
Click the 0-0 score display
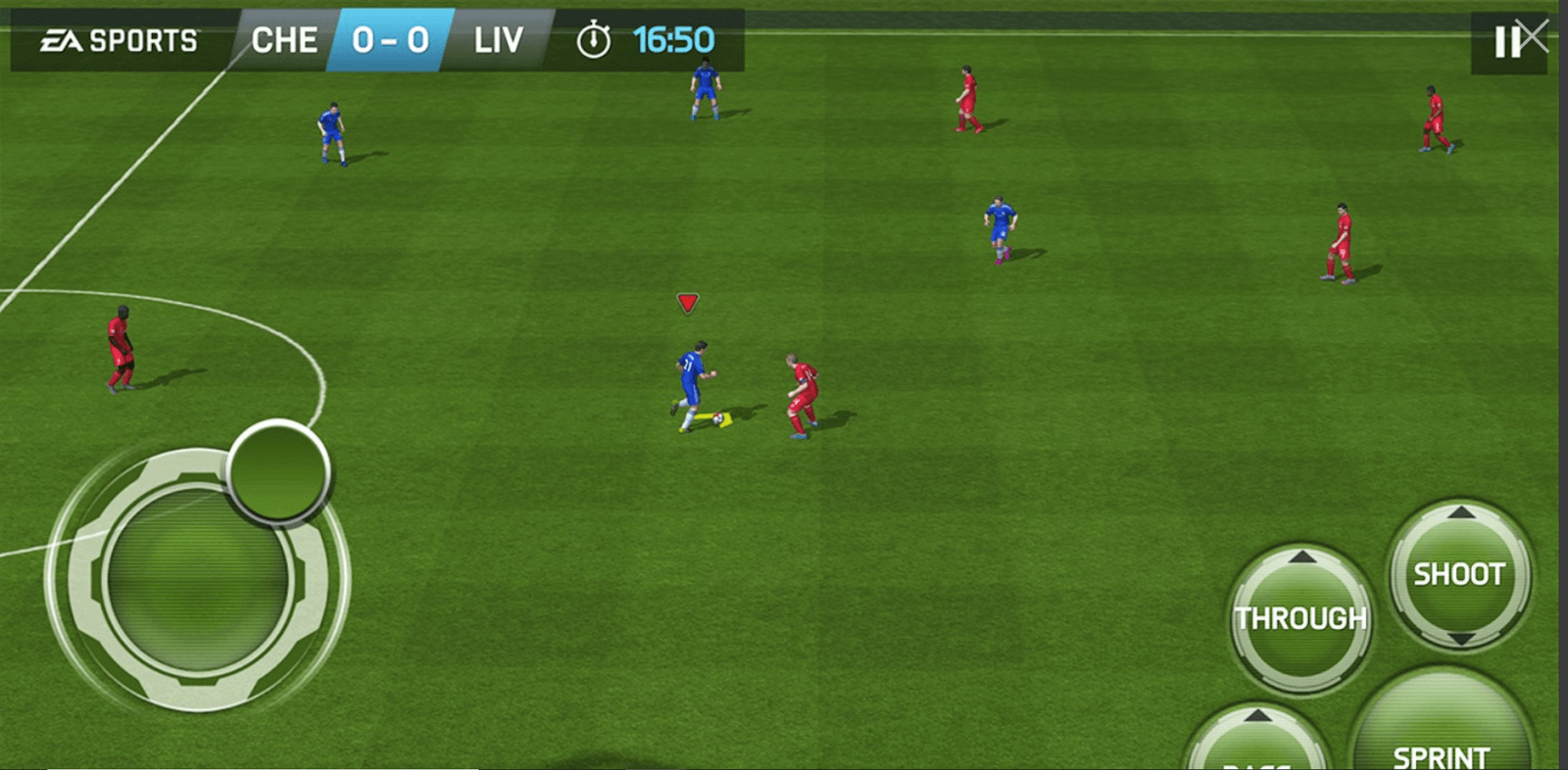pos(392,38)
